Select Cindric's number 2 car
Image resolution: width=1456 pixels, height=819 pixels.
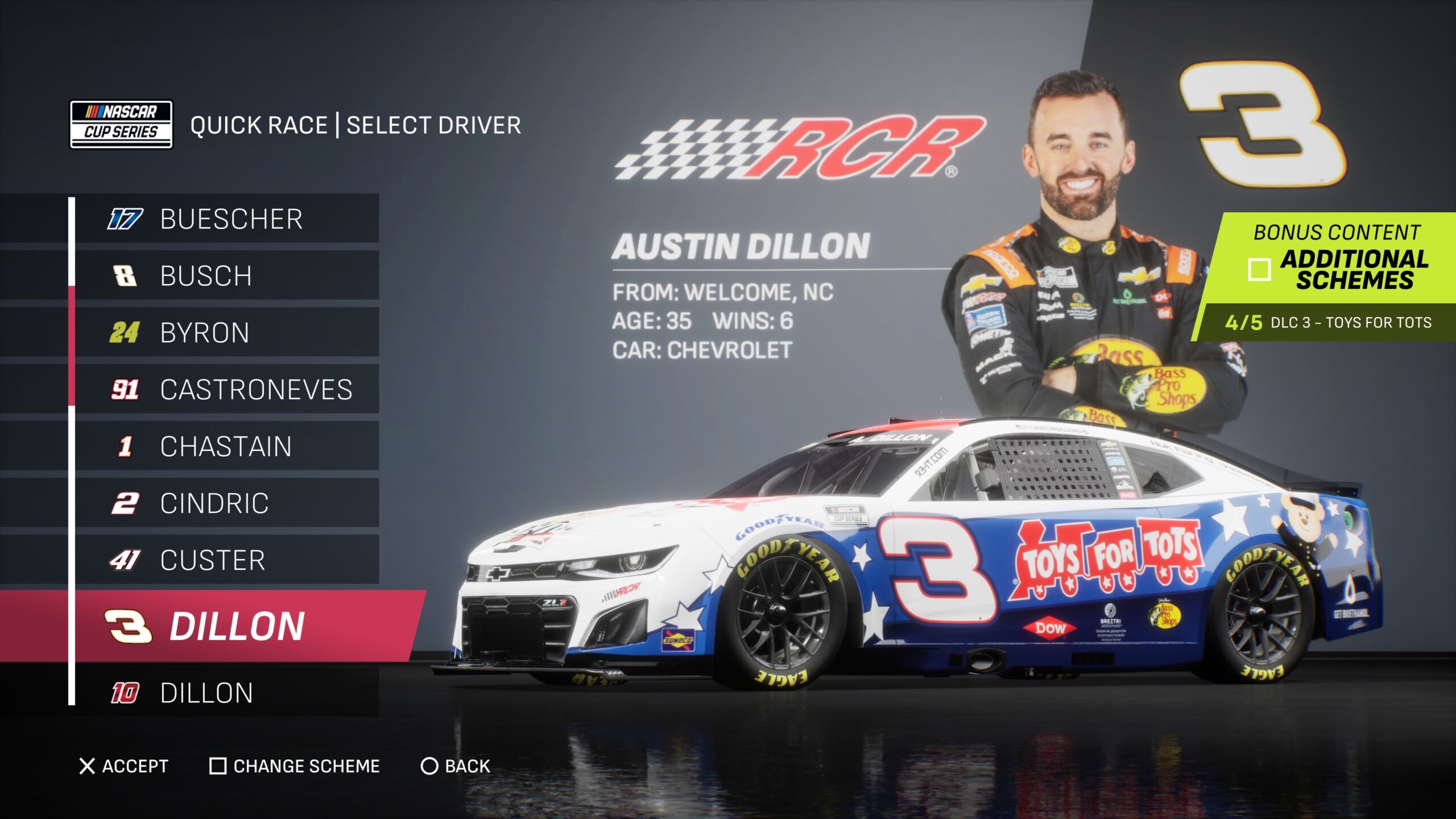coord(227,503)
